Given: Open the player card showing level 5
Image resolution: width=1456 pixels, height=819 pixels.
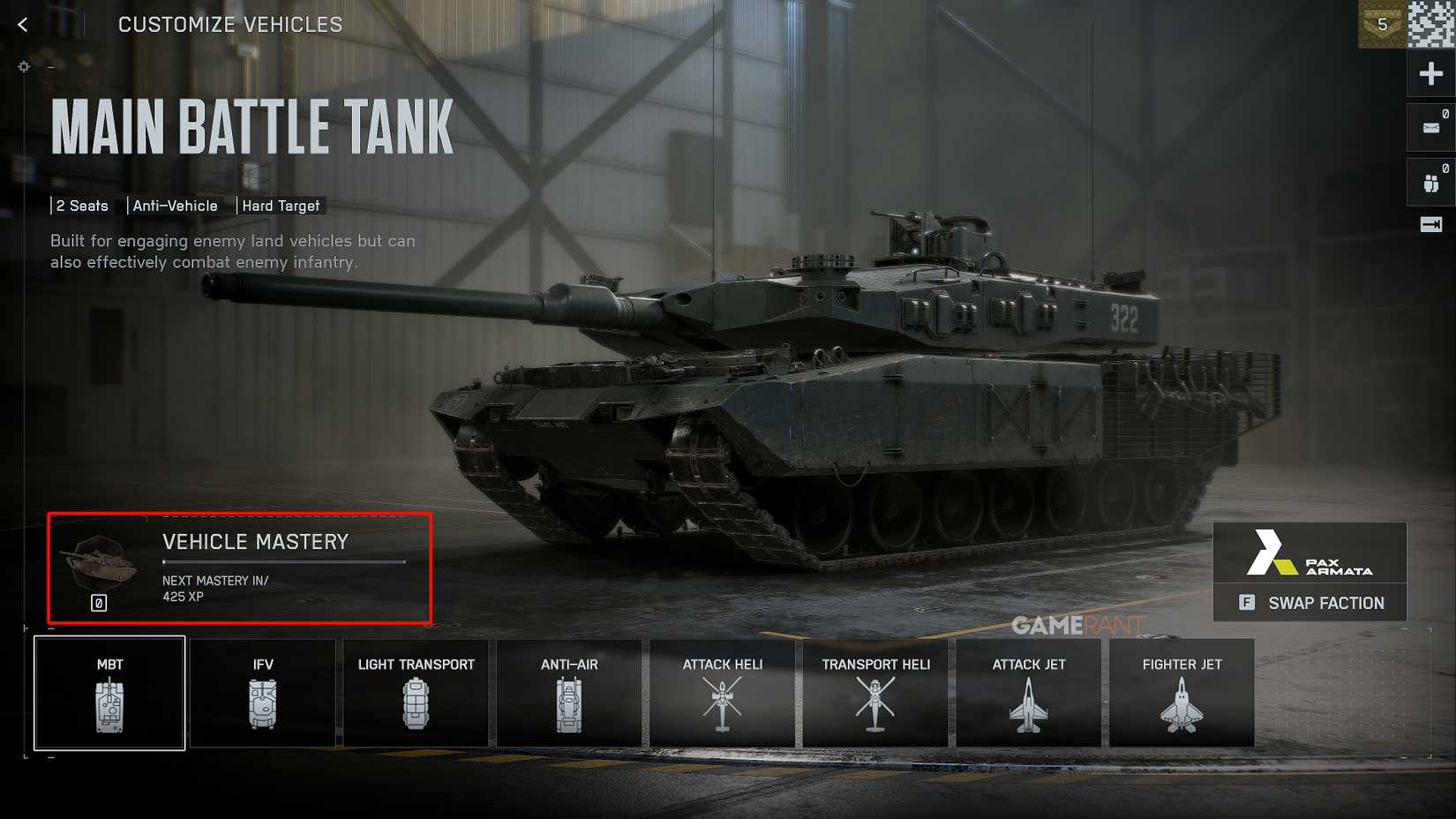Looking at the screenshot, I should pyautogui.click(x=1383, y=24).
